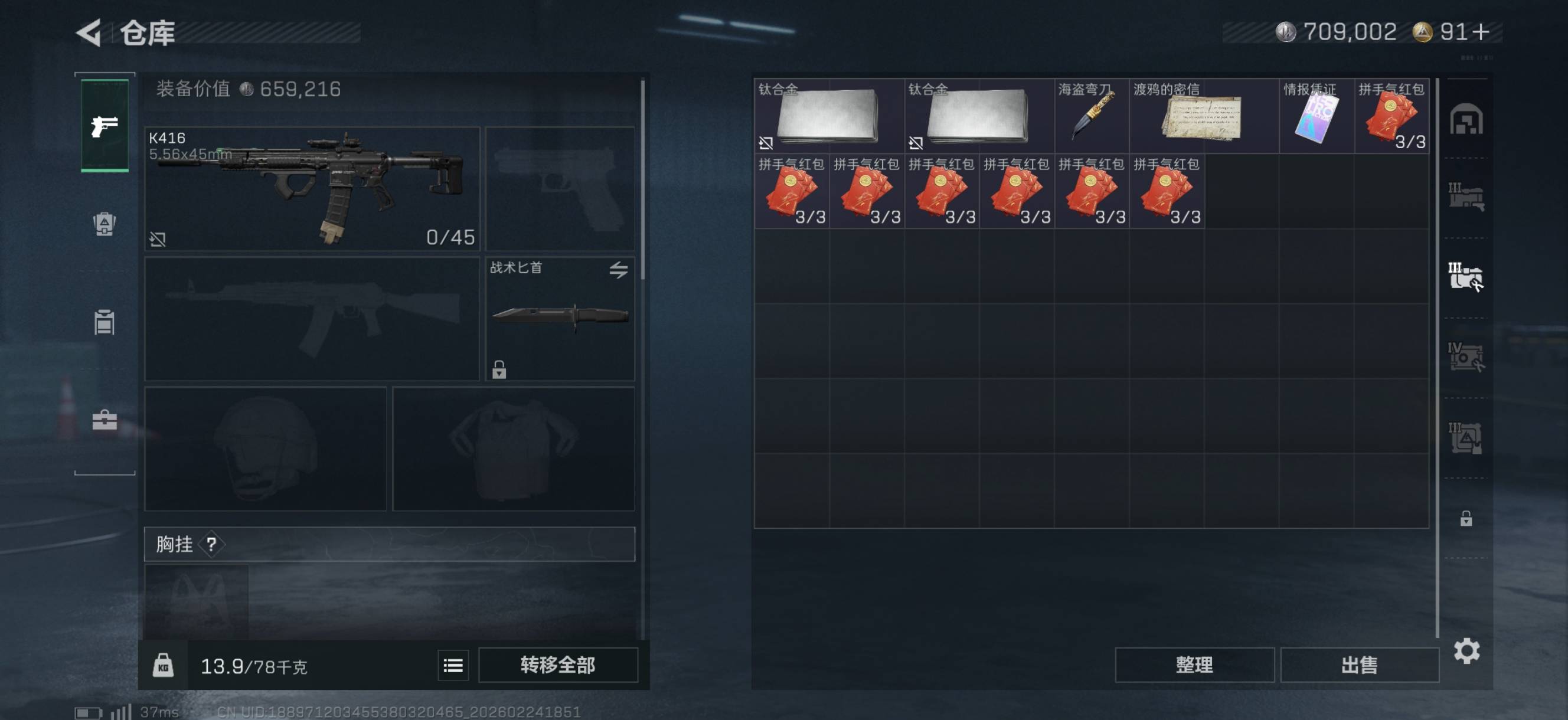This screenshot has height=720, width=1568.
Task: Show help for 胸挂 question mark
Action: [x=211, y=544]
